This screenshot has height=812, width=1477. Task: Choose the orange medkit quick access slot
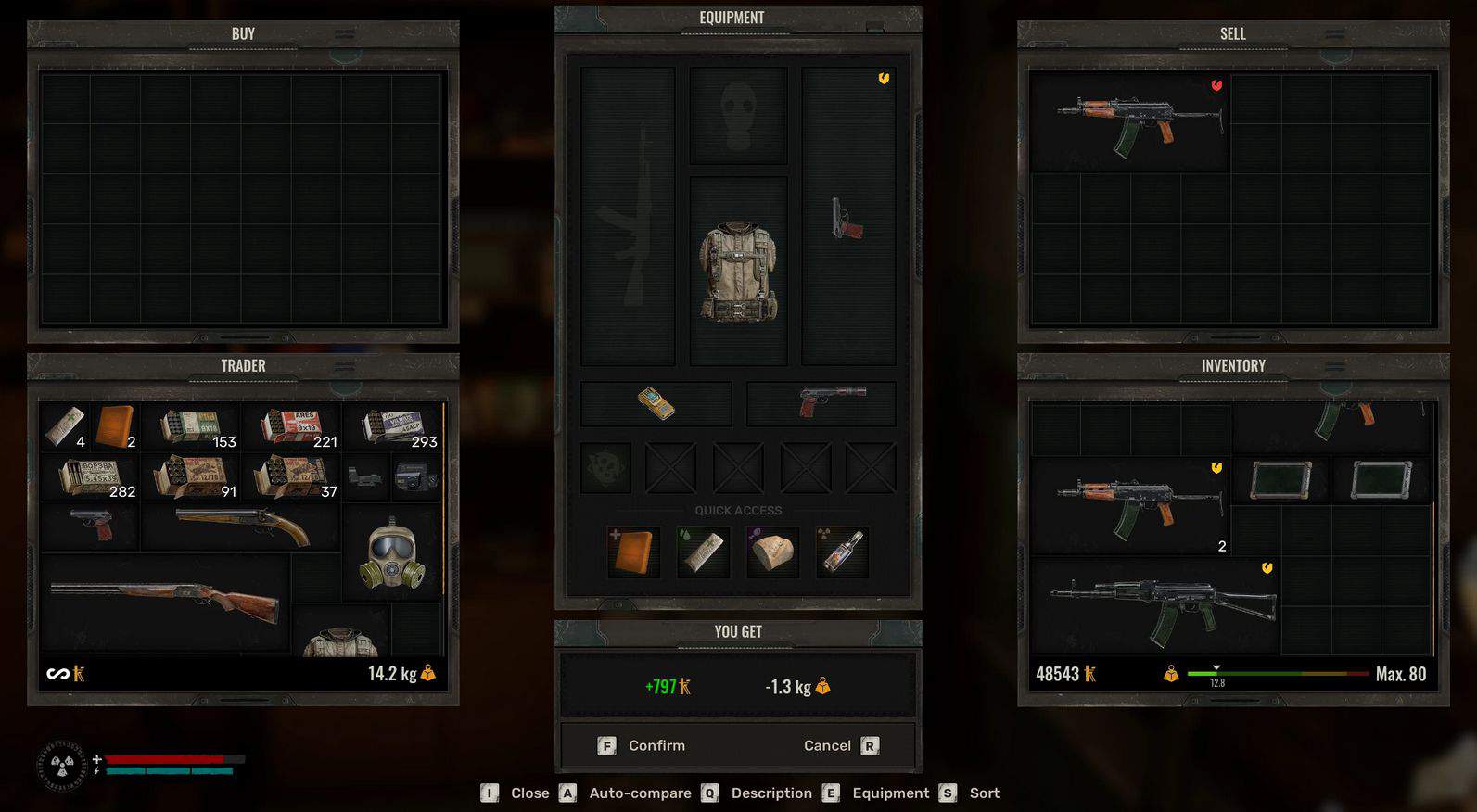coord(635,552)
